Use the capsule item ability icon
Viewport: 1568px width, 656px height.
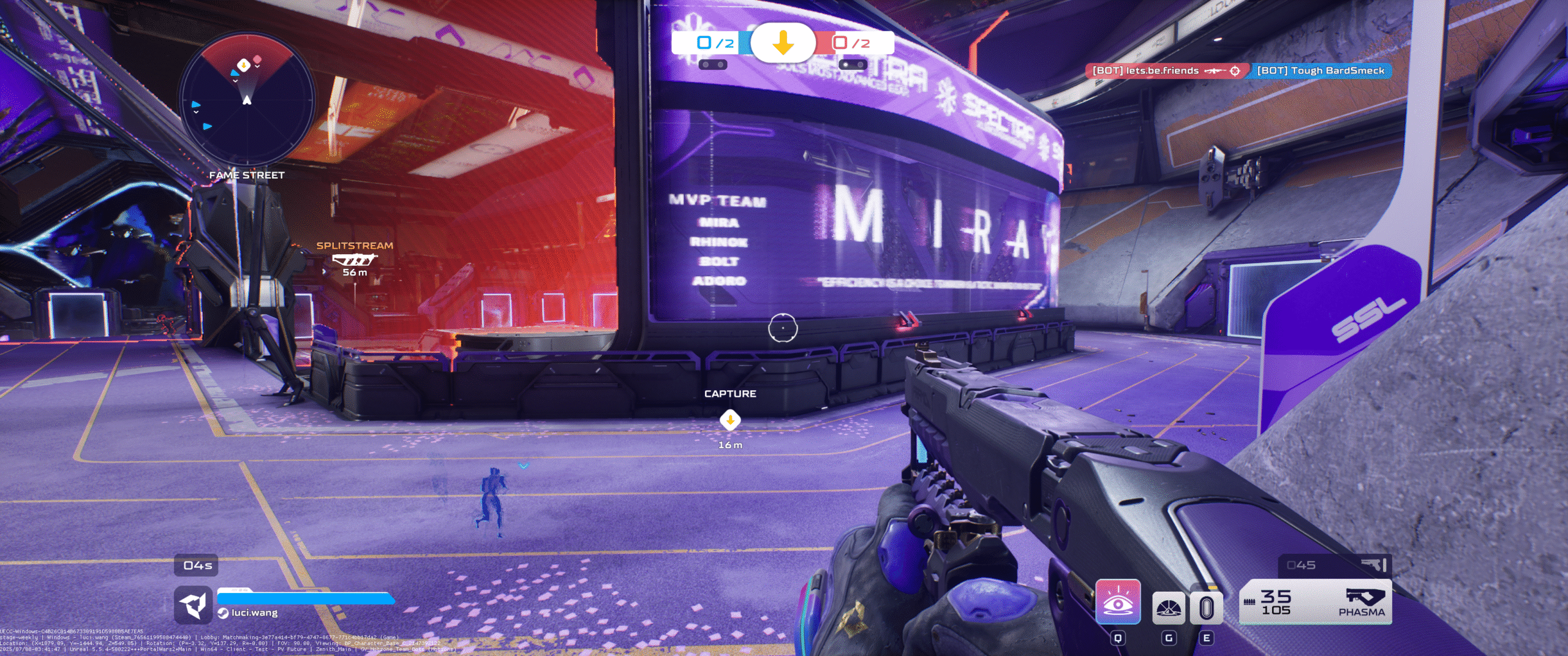1206,608
